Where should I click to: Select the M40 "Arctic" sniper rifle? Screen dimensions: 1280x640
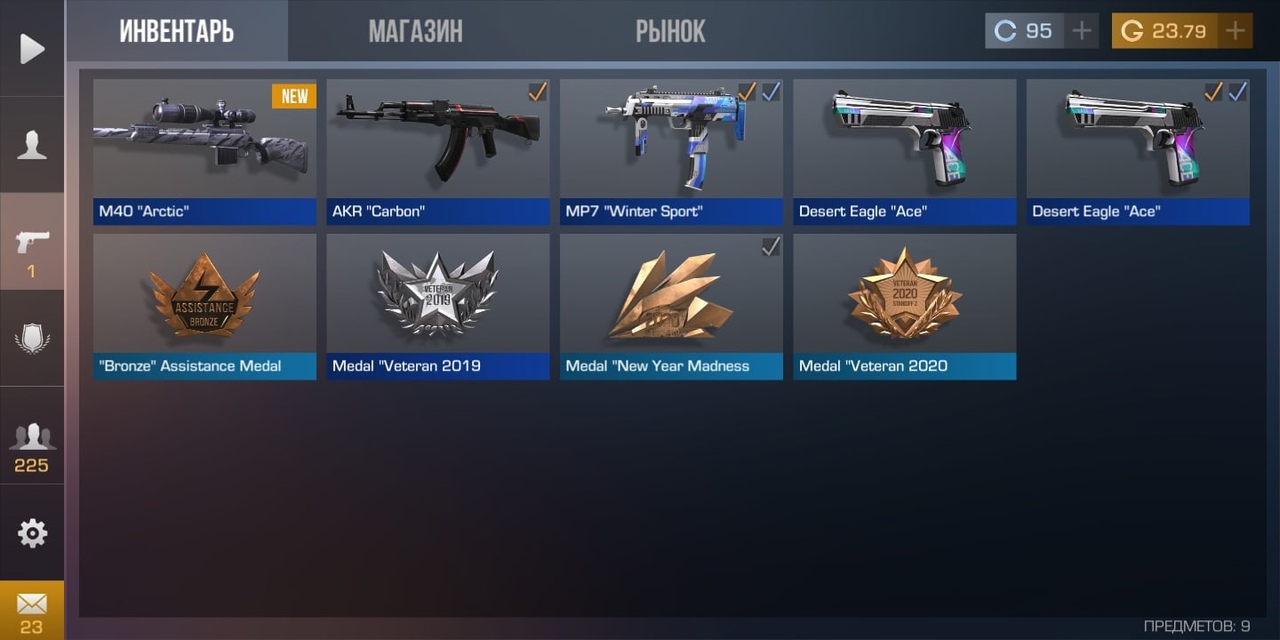pyautogui.click(x=205, y=151)
